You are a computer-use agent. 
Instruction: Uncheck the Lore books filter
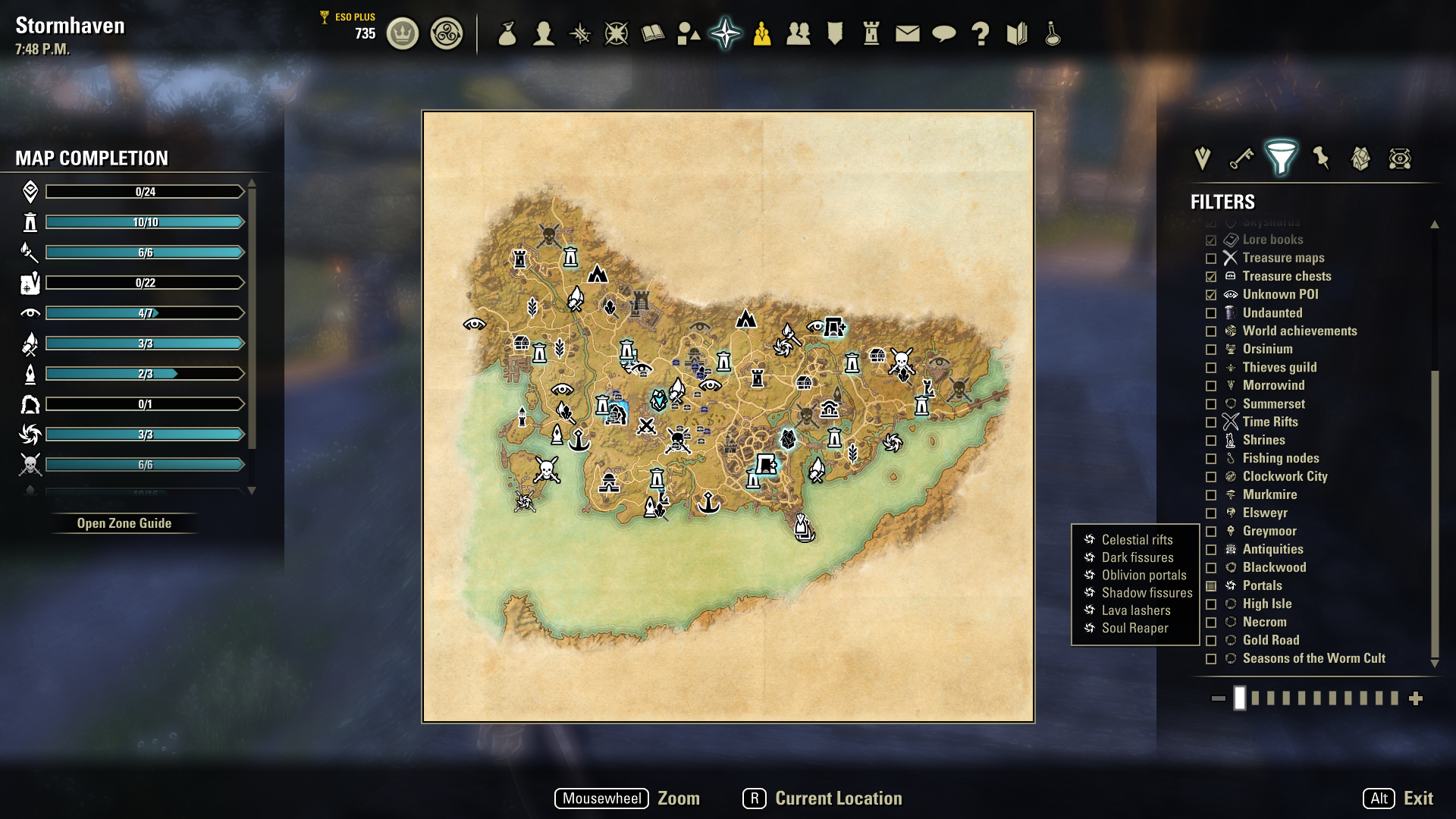click(x=1211, y=239)
